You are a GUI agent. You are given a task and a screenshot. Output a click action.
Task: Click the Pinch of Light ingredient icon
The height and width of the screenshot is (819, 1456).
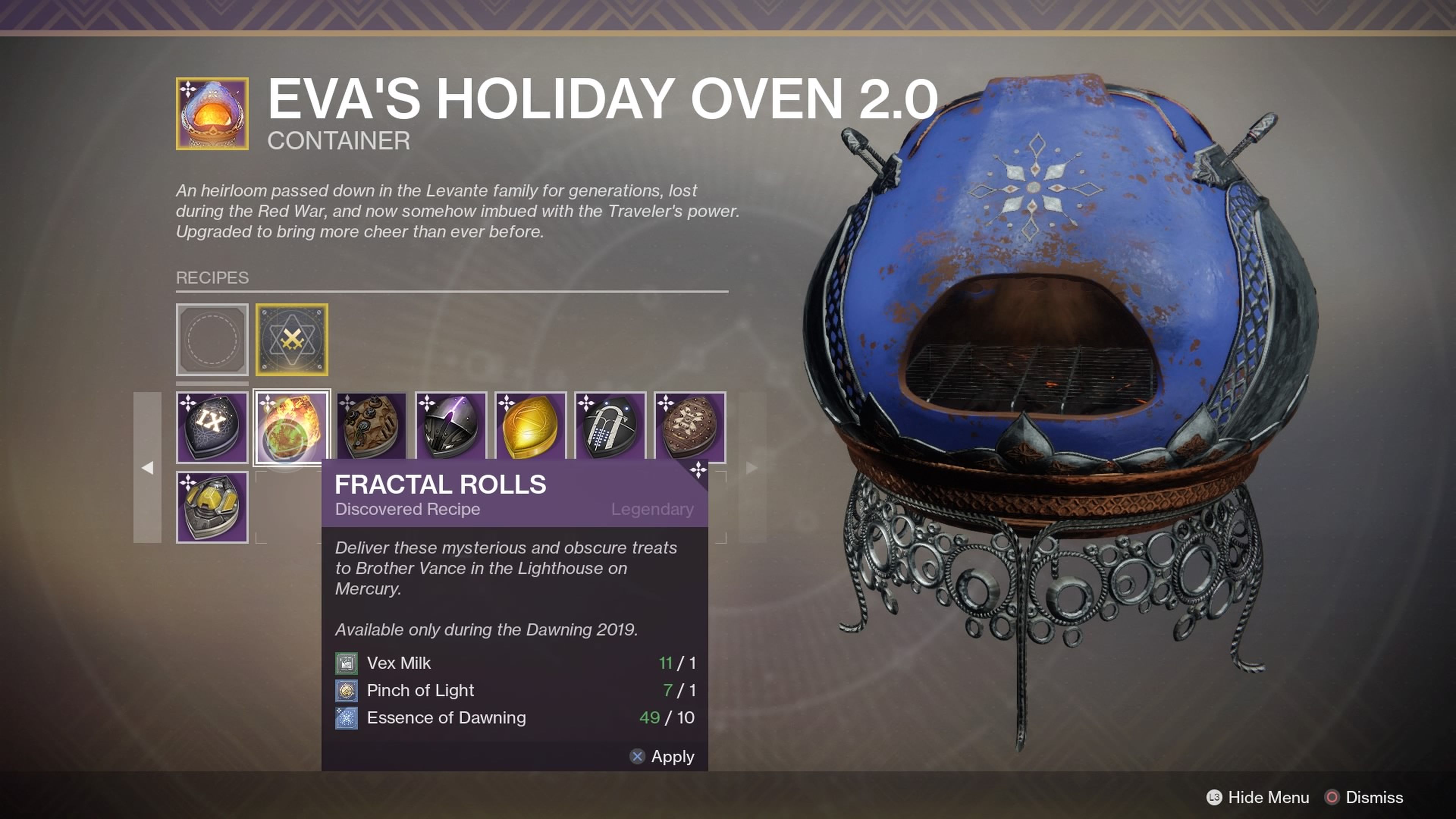pyautogui.click(x=347, y=690)
